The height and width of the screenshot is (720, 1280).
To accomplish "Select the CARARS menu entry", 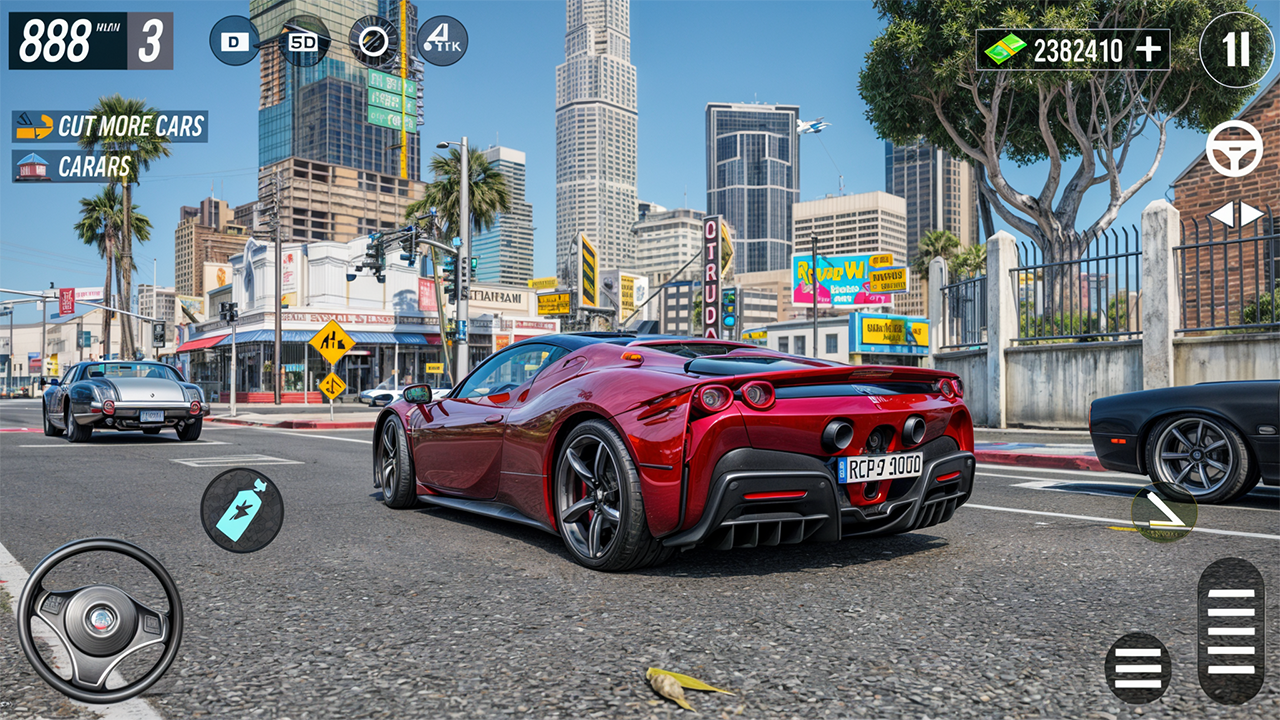I will (95, 167).
